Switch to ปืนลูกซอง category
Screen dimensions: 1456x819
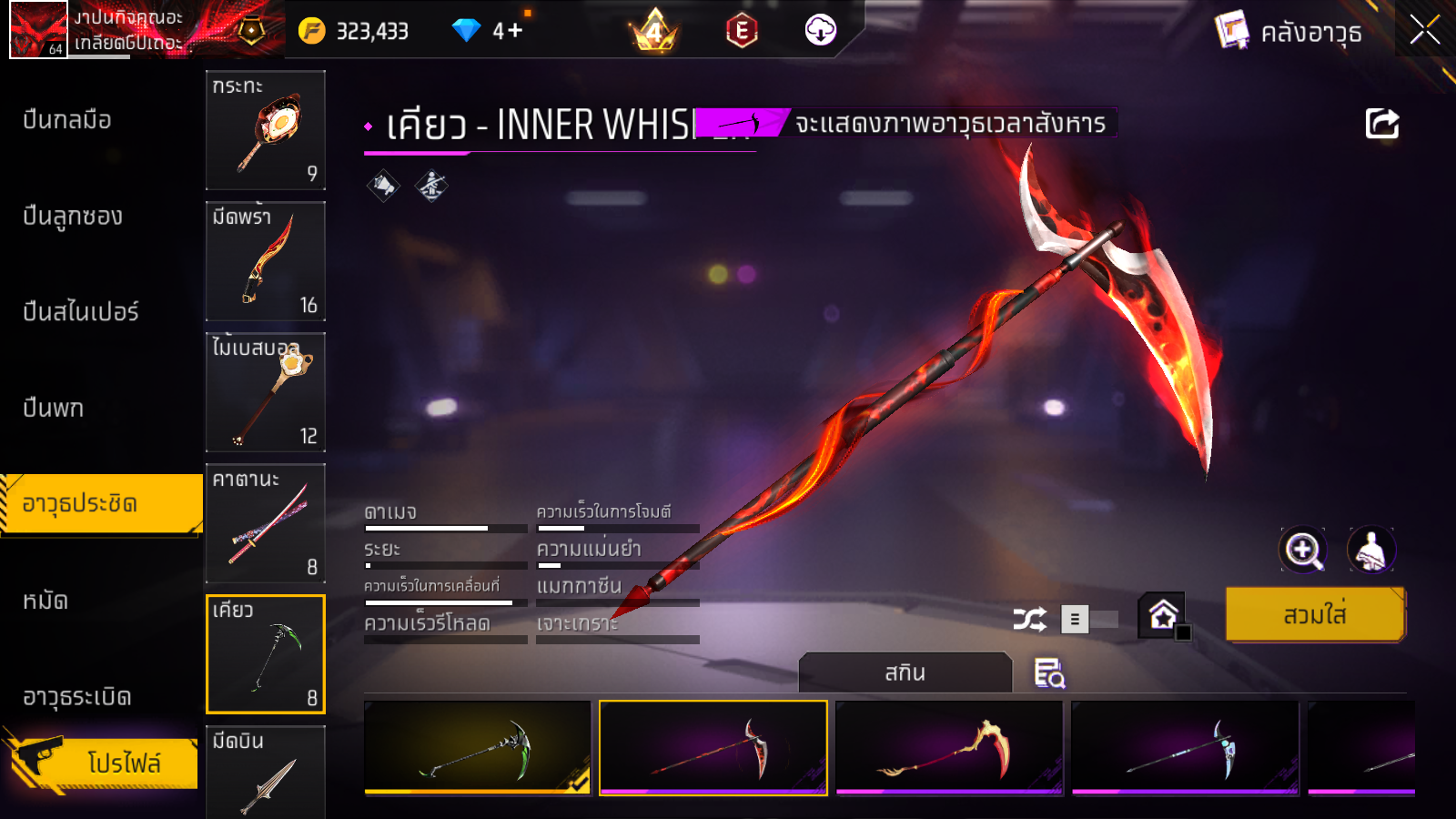click(x=73, y=217)
